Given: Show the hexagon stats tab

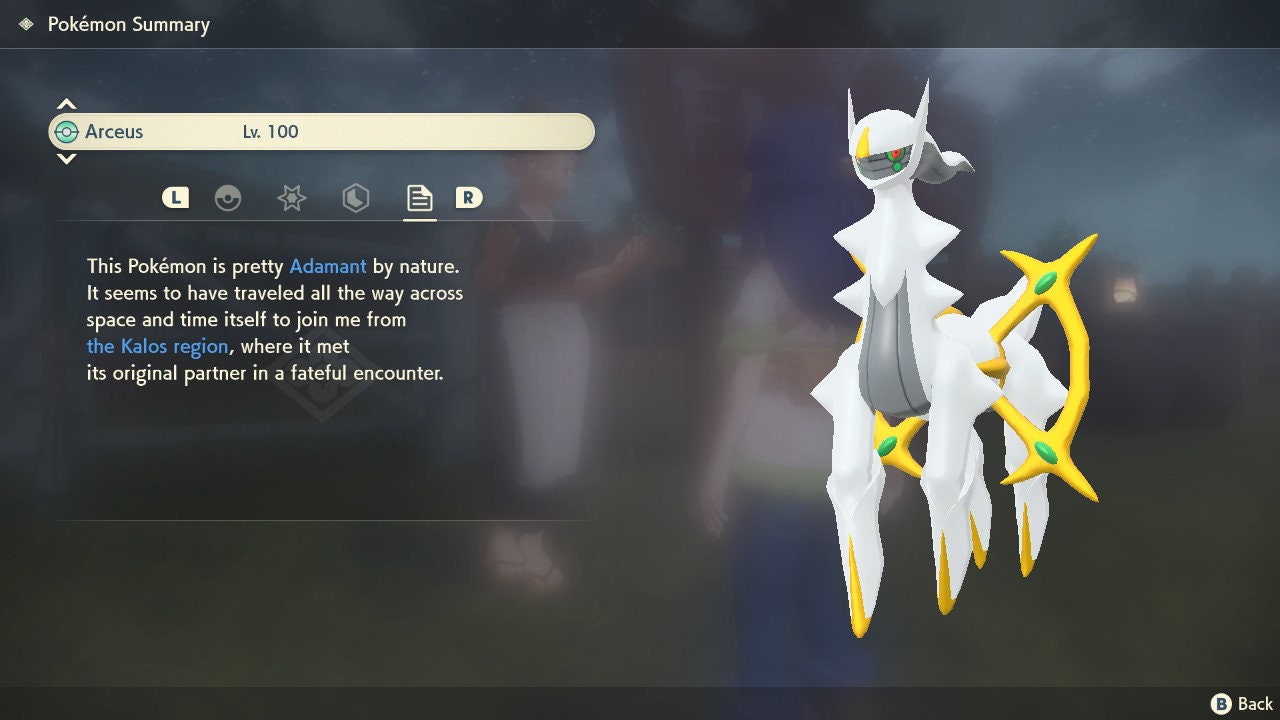Looking at the screenshot, I should pyautogui.click(x=355, y=198).
